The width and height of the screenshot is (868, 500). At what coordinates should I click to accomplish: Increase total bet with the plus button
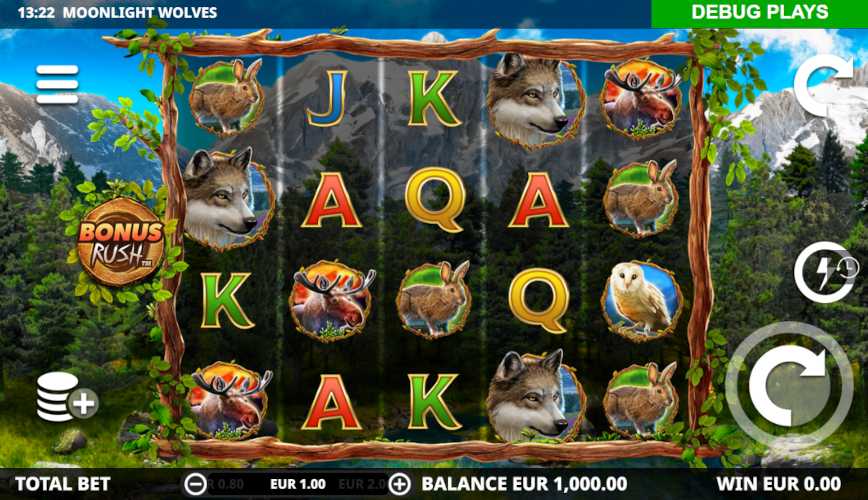[x=400, y=485]
